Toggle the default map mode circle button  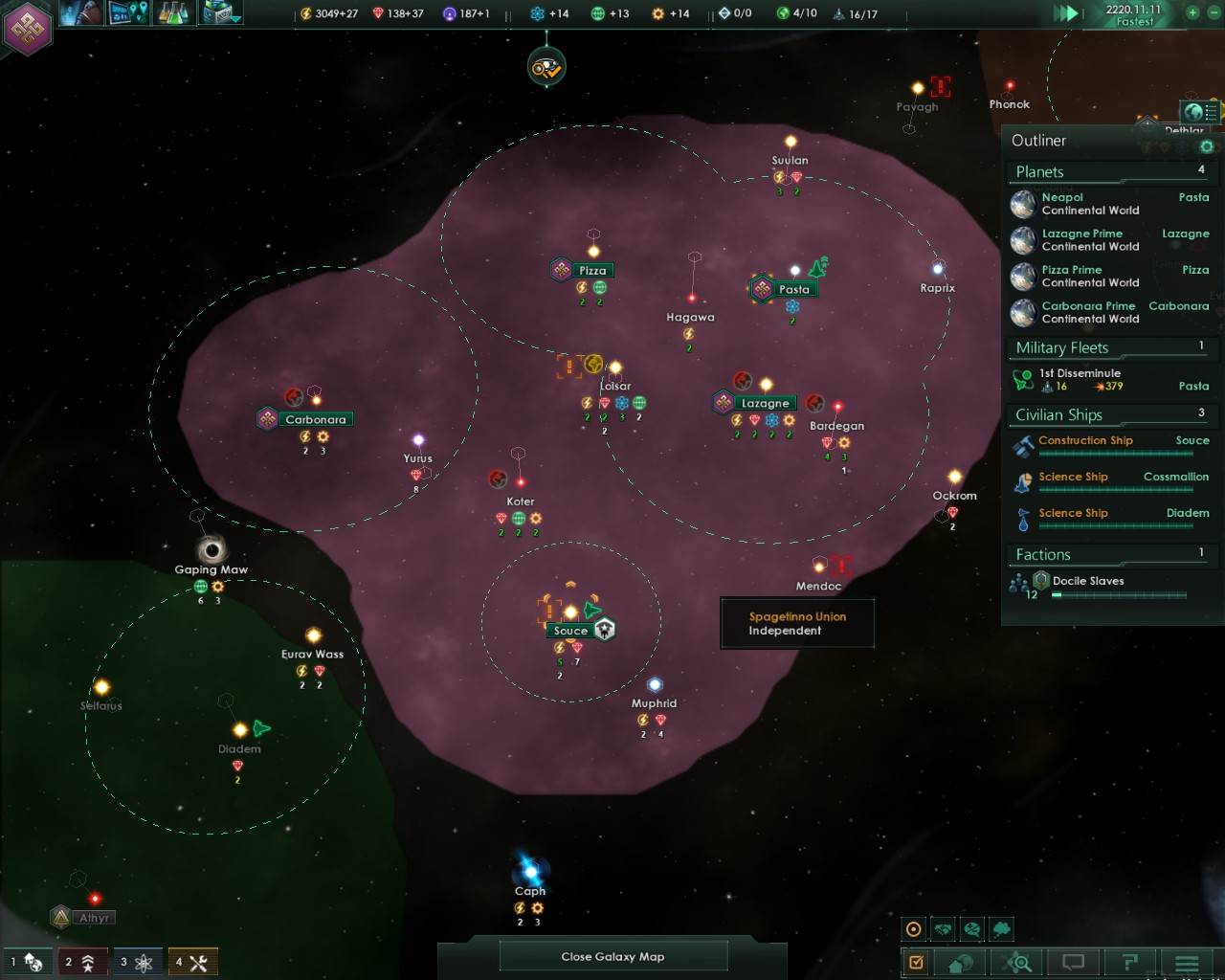coord(914,927)
